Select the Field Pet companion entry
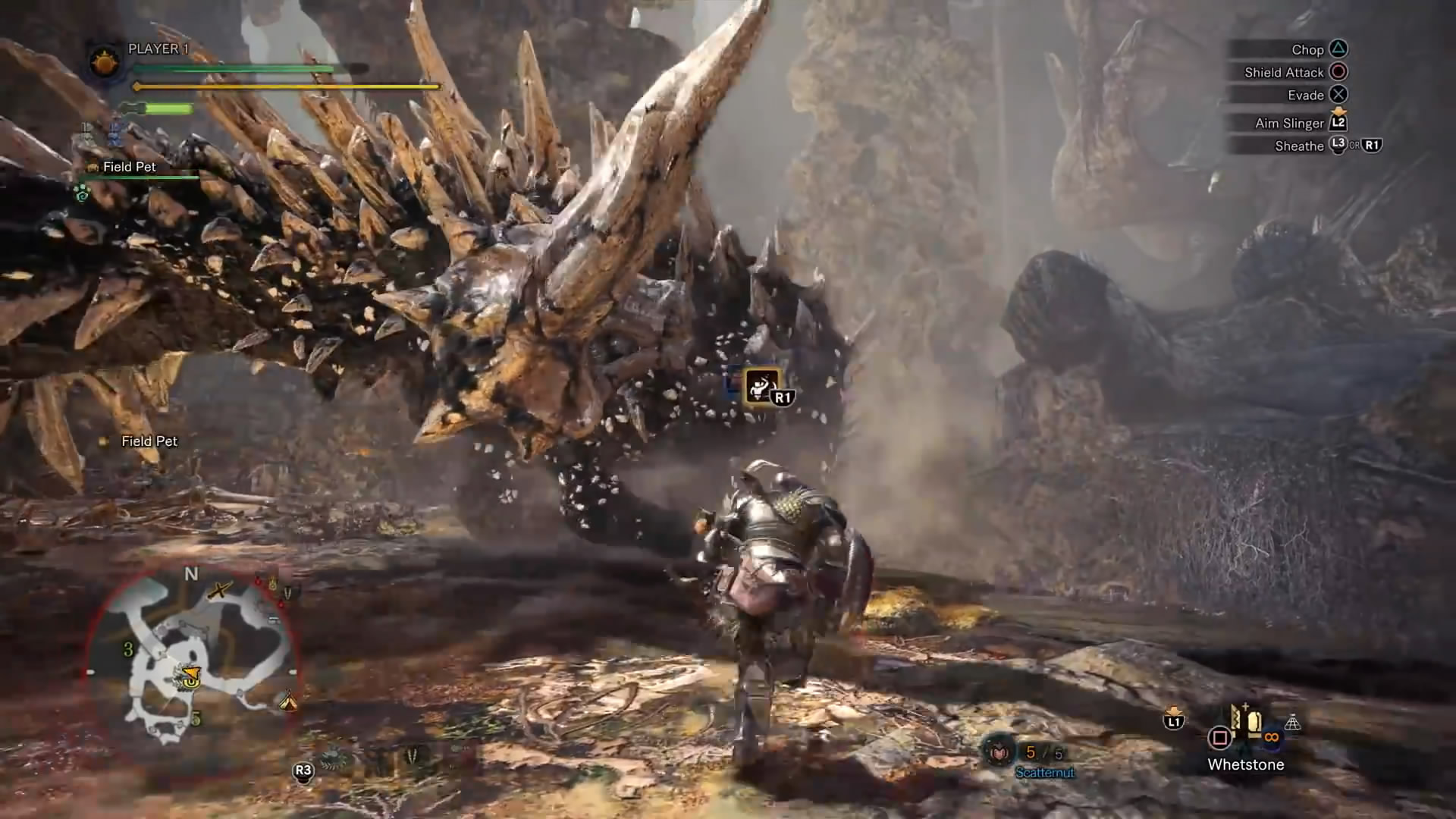Image resolution: width=1456 pixels, height=819 pixels. pyautogui.click(x=129, y=167)
